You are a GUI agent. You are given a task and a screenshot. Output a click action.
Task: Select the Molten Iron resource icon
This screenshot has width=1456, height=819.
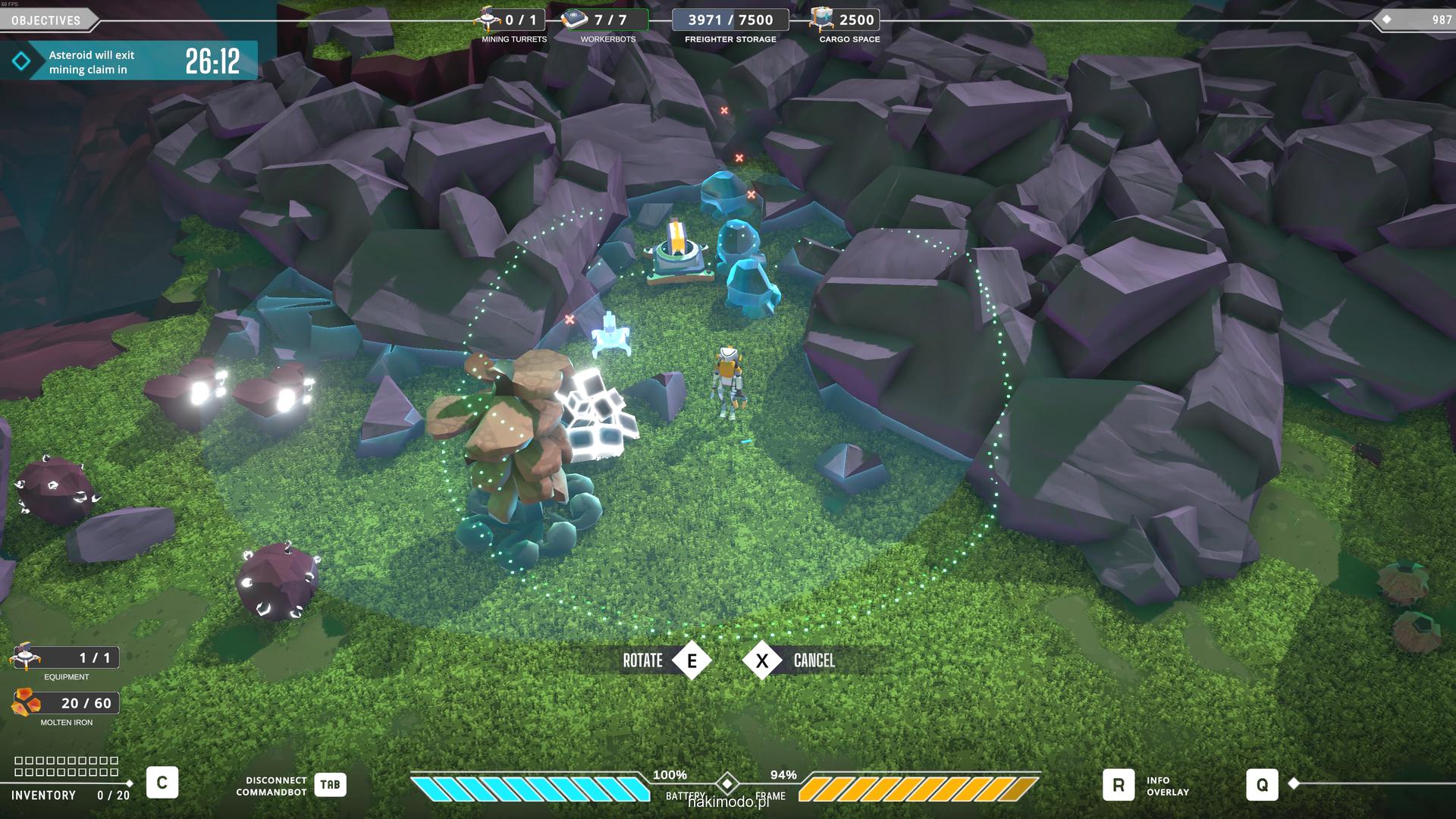(x=27, y=703)
